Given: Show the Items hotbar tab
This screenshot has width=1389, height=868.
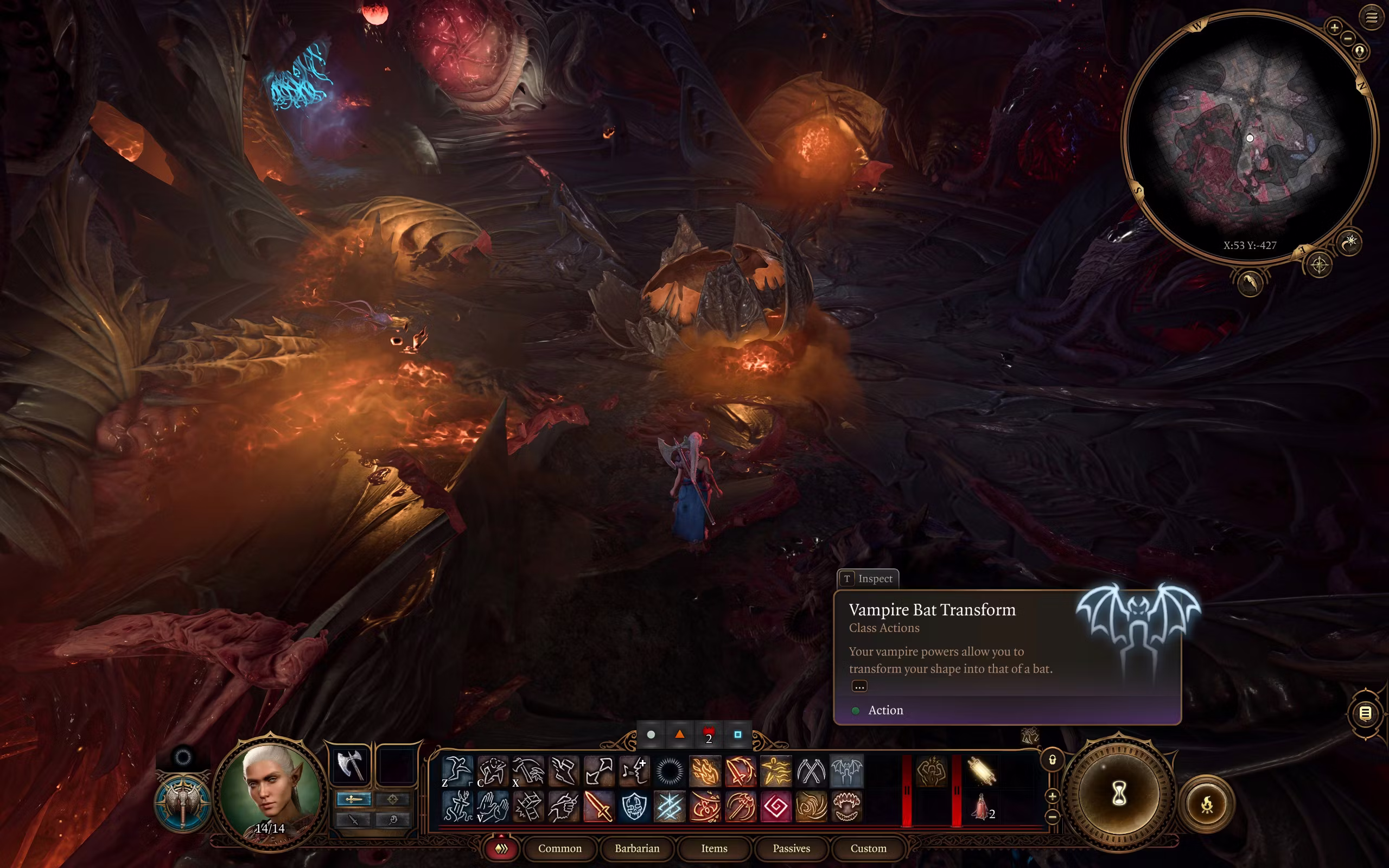Looking at the screenshot, I should [x=714, y=848].
